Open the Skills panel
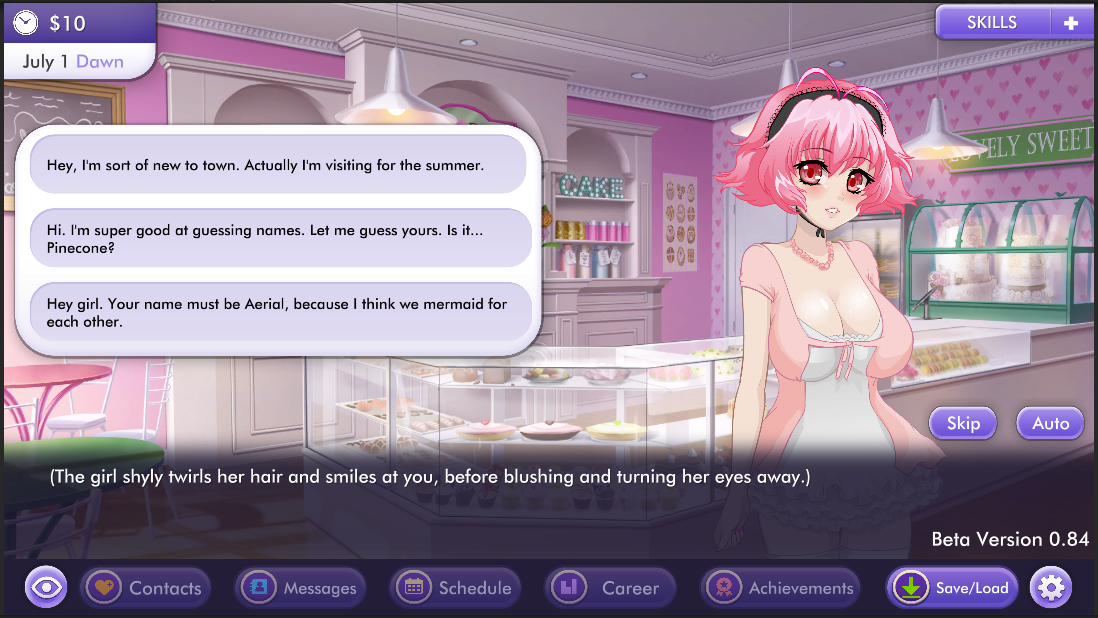The height and width of the screenshot is (618, 1098). 991,23
